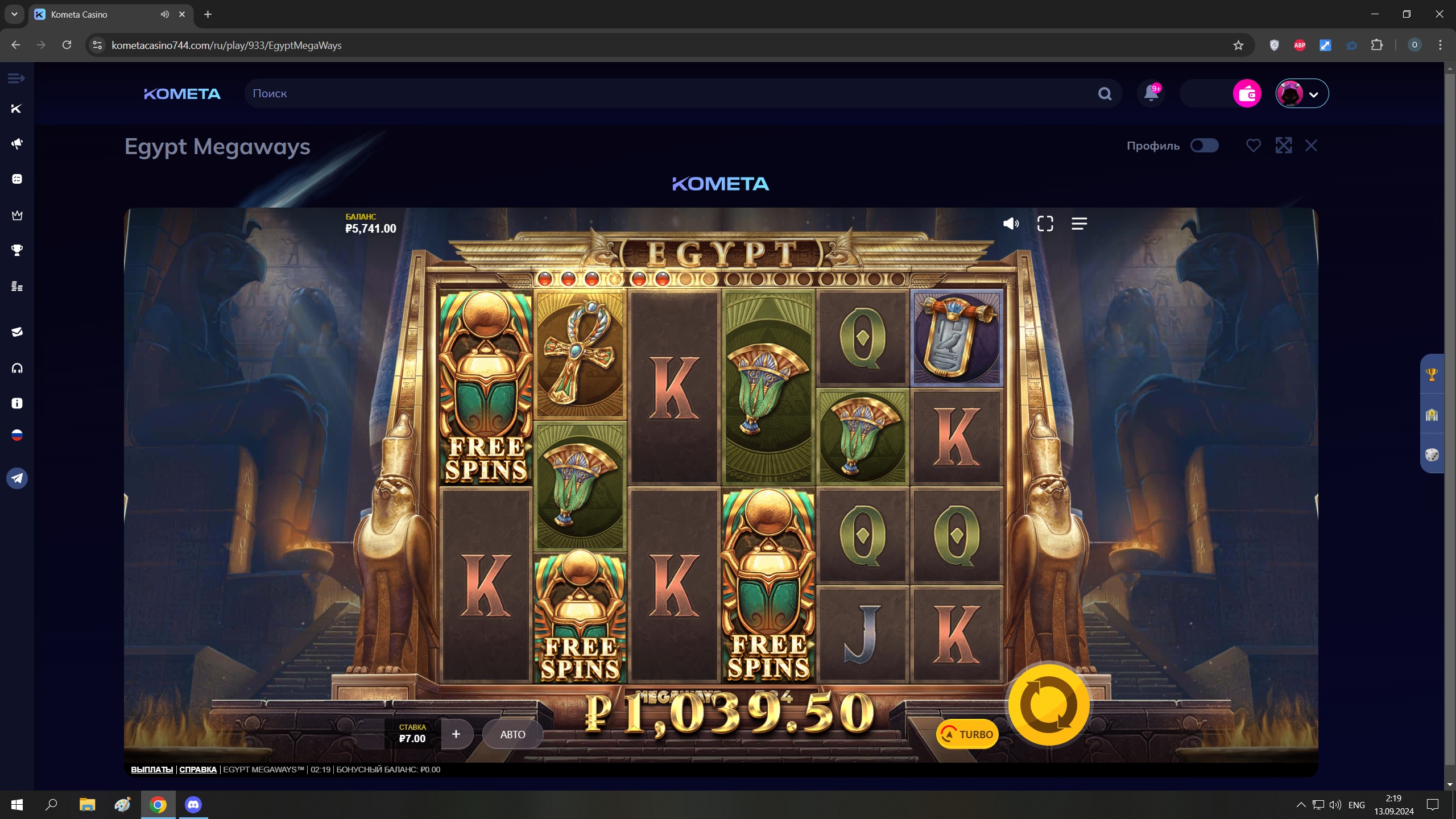Click the Поиск search field
The width and height of the screenshot is (1456, 819).
tap(671, 93)
